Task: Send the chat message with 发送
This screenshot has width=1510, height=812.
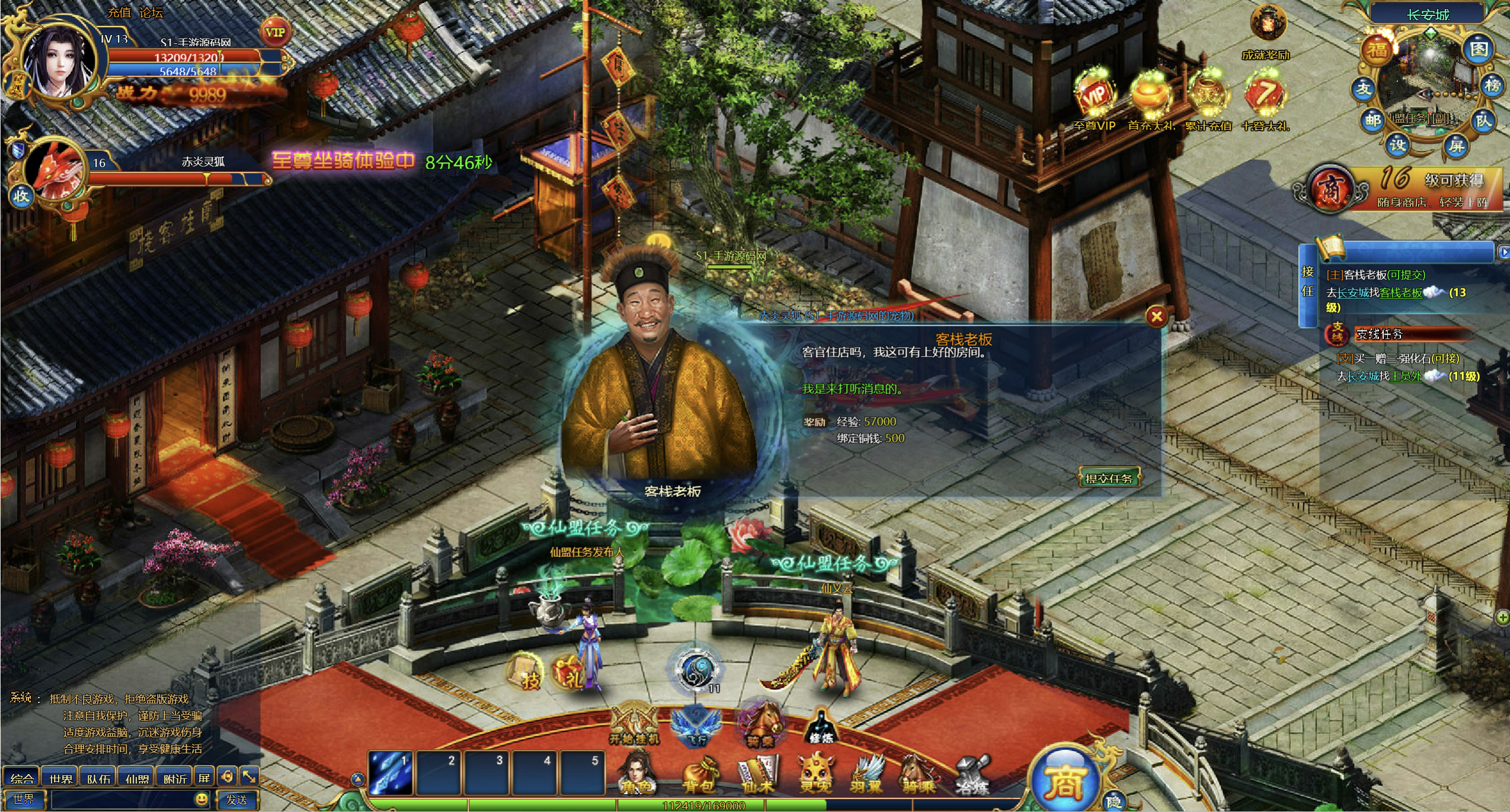Action: click(x=236, y=800)
